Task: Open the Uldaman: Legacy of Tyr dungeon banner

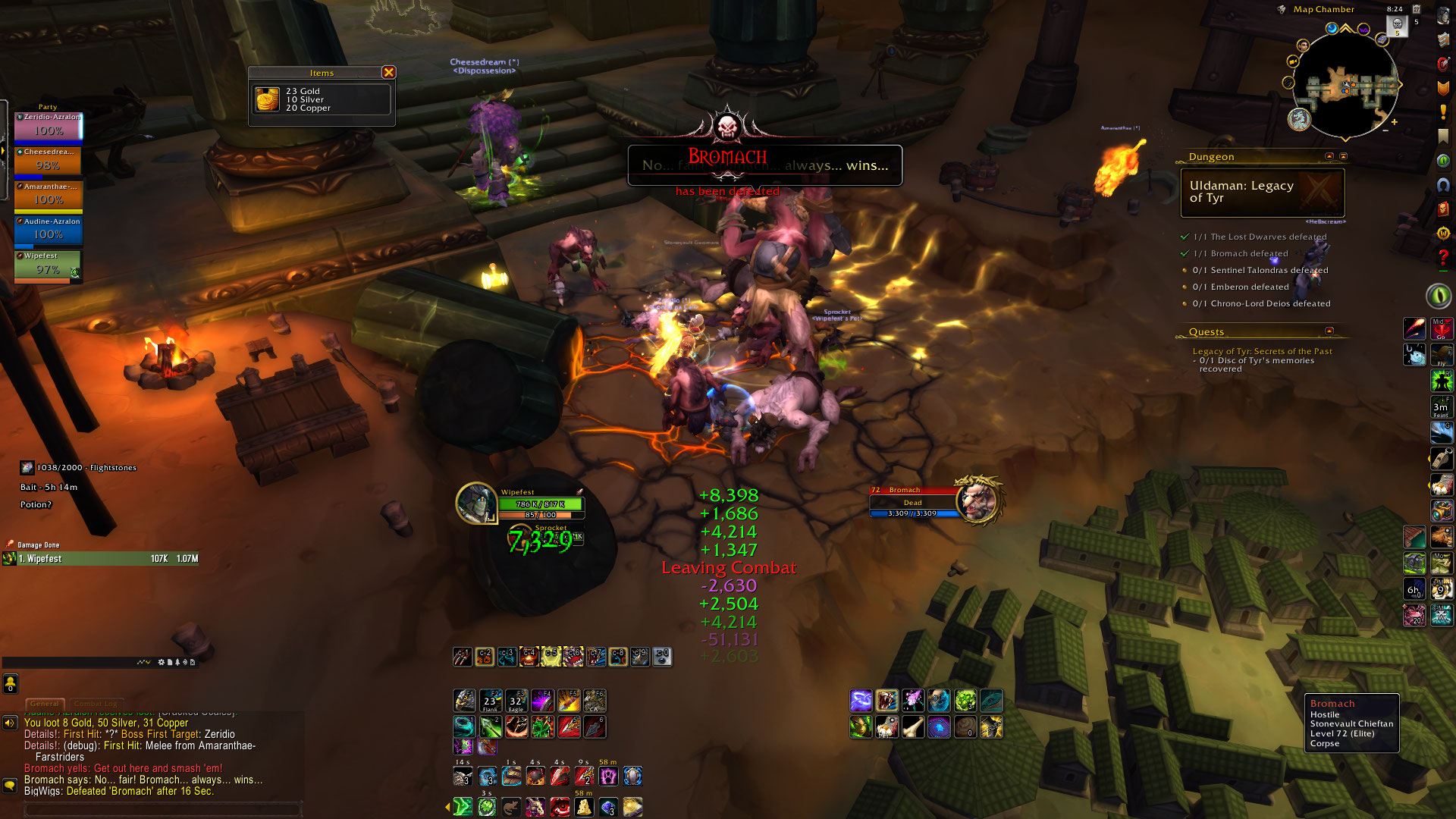Action: coord(1262,192)
